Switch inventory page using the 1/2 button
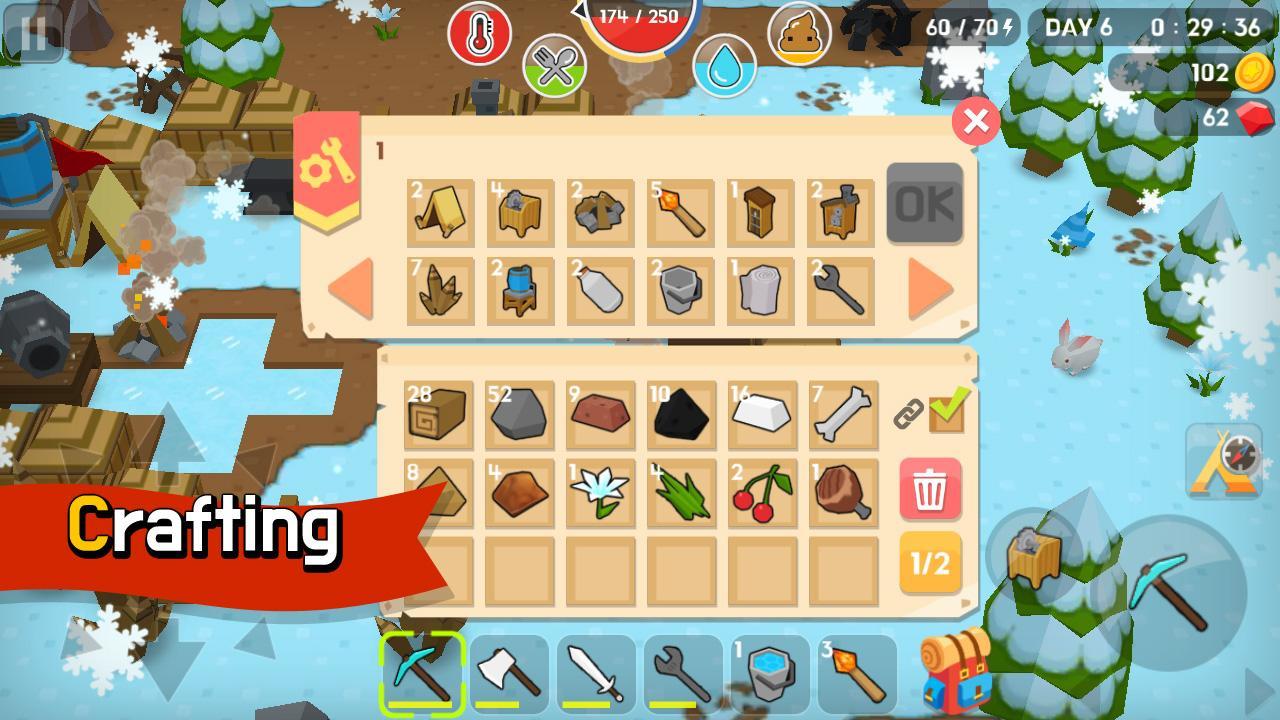The height and width of the screenshot is (720, 1280). click(x=930, y=566)
